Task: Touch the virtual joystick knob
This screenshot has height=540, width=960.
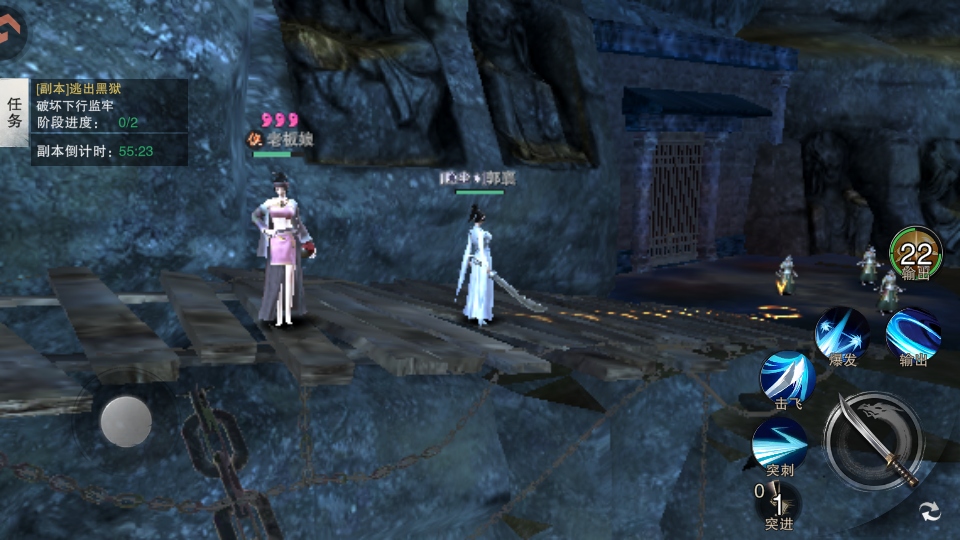Action: click(126, 421)
